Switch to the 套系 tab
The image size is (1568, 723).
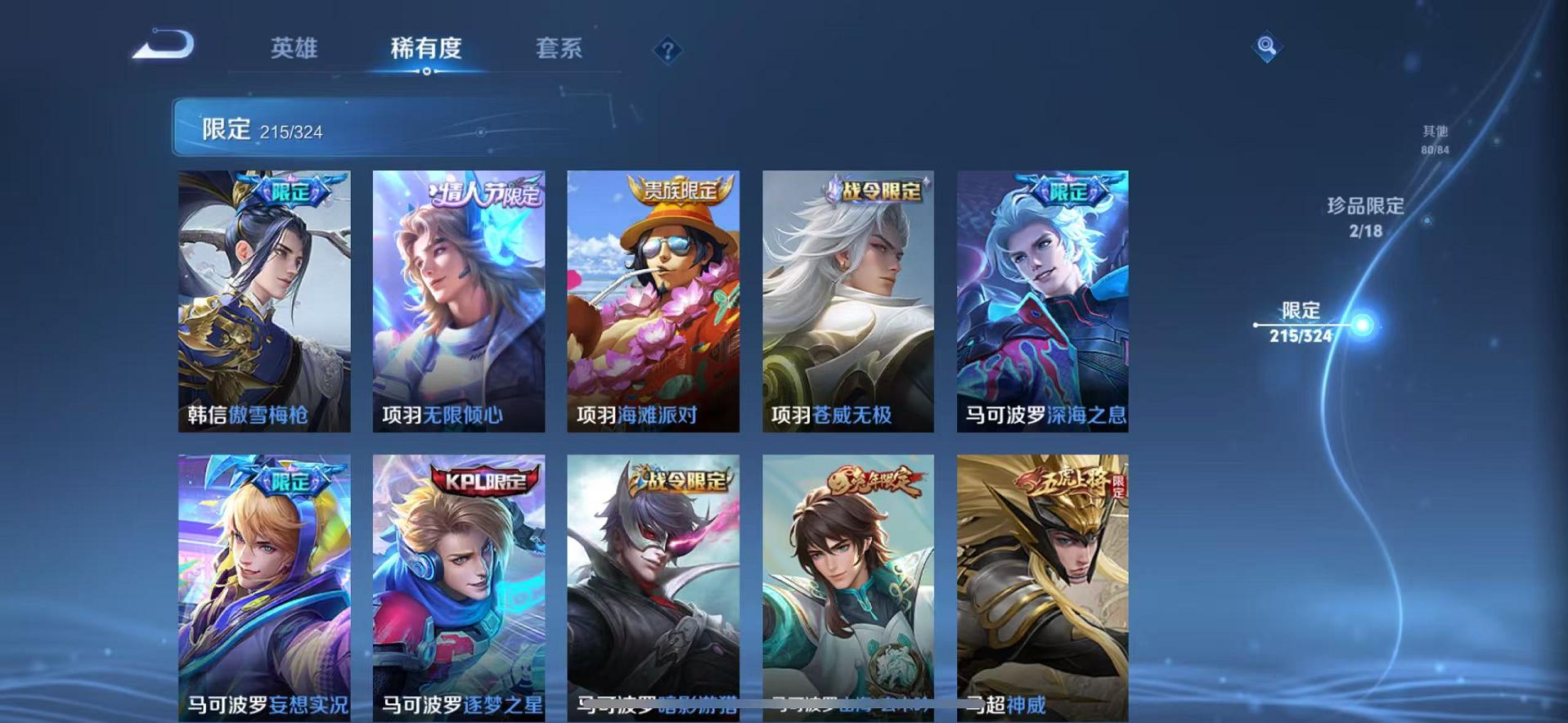[x=559, y=49]
